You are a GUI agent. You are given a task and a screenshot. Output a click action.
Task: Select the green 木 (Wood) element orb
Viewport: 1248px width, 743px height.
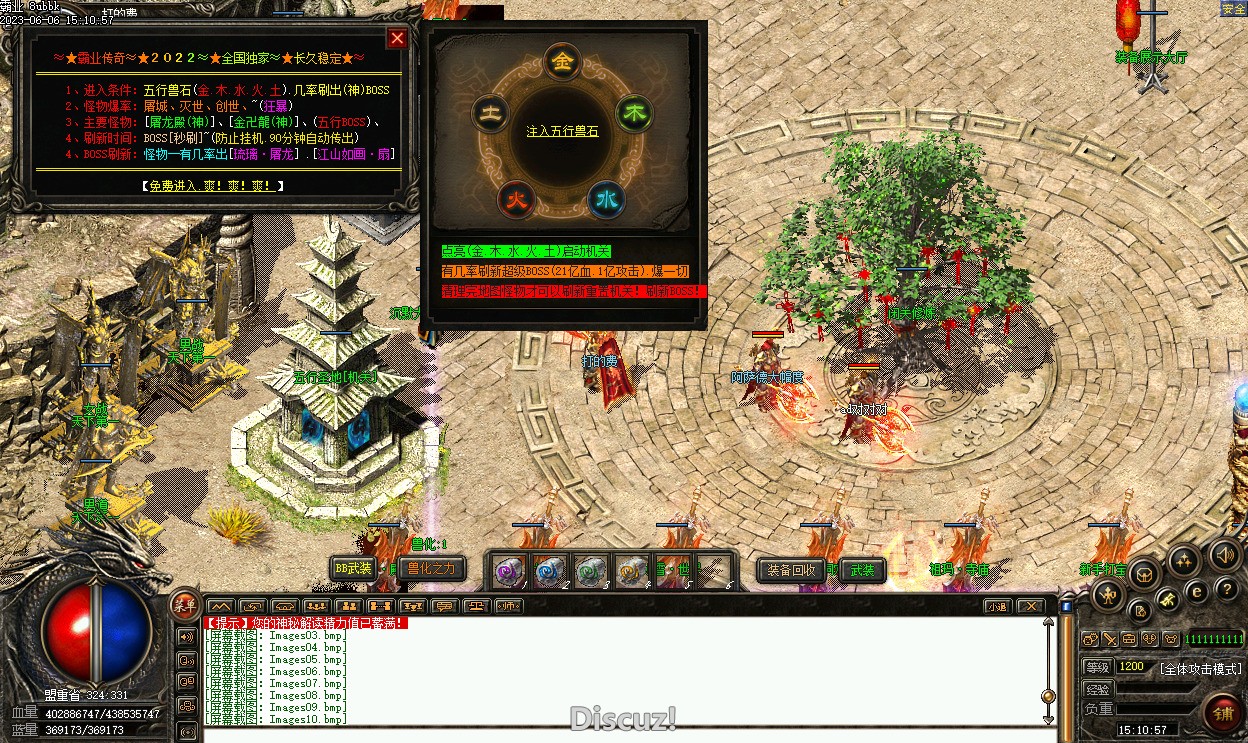[x=633, y=112]
